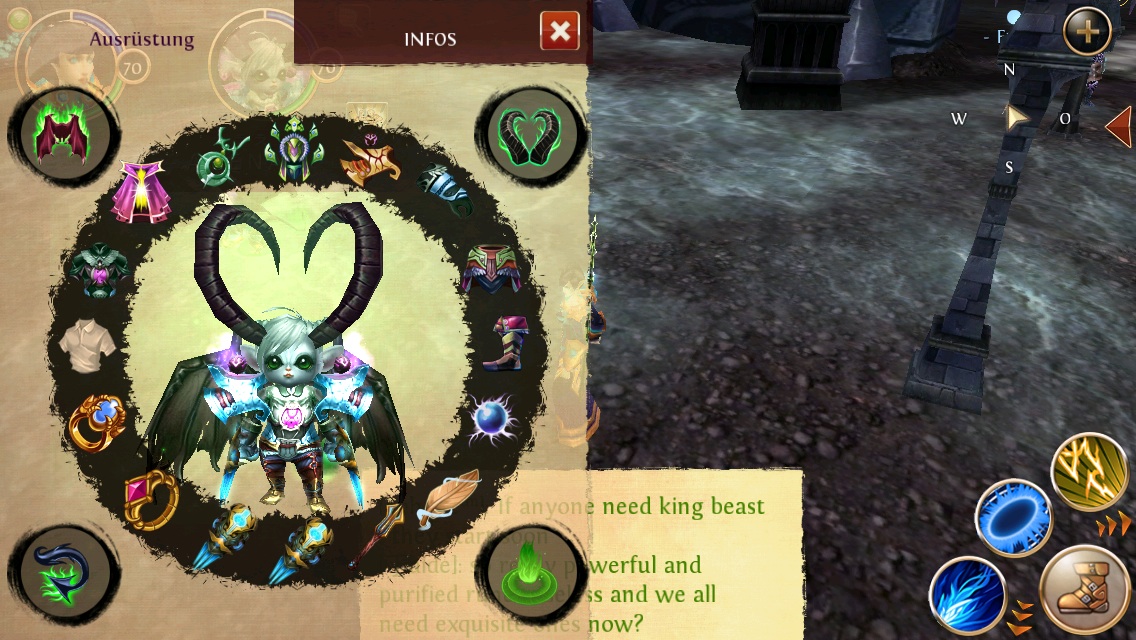
Task: Activate the blue ring portal skill
Action: pos(1013,518)
